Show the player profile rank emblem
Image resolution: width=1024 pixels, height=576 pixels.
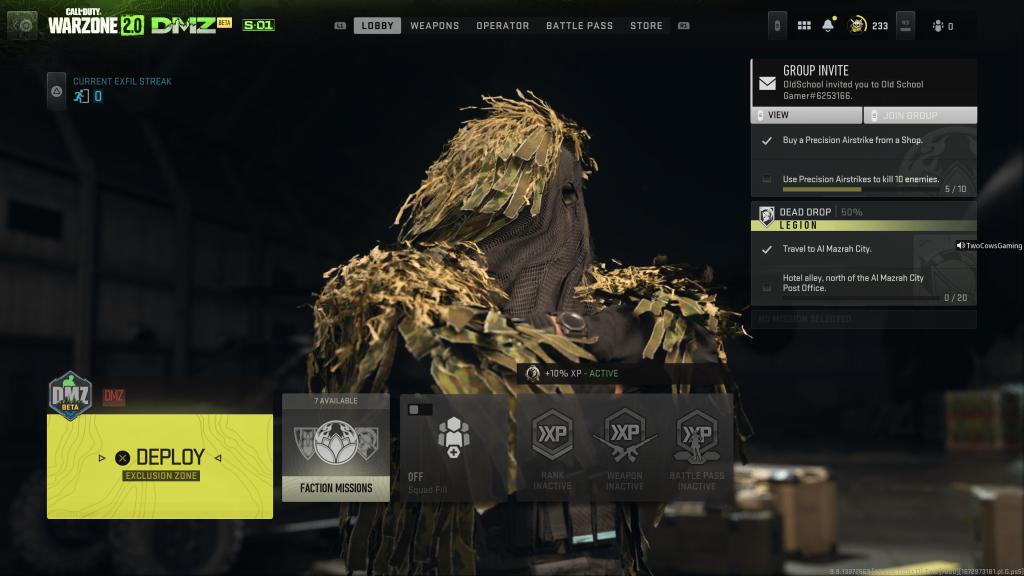pos(858,25)
